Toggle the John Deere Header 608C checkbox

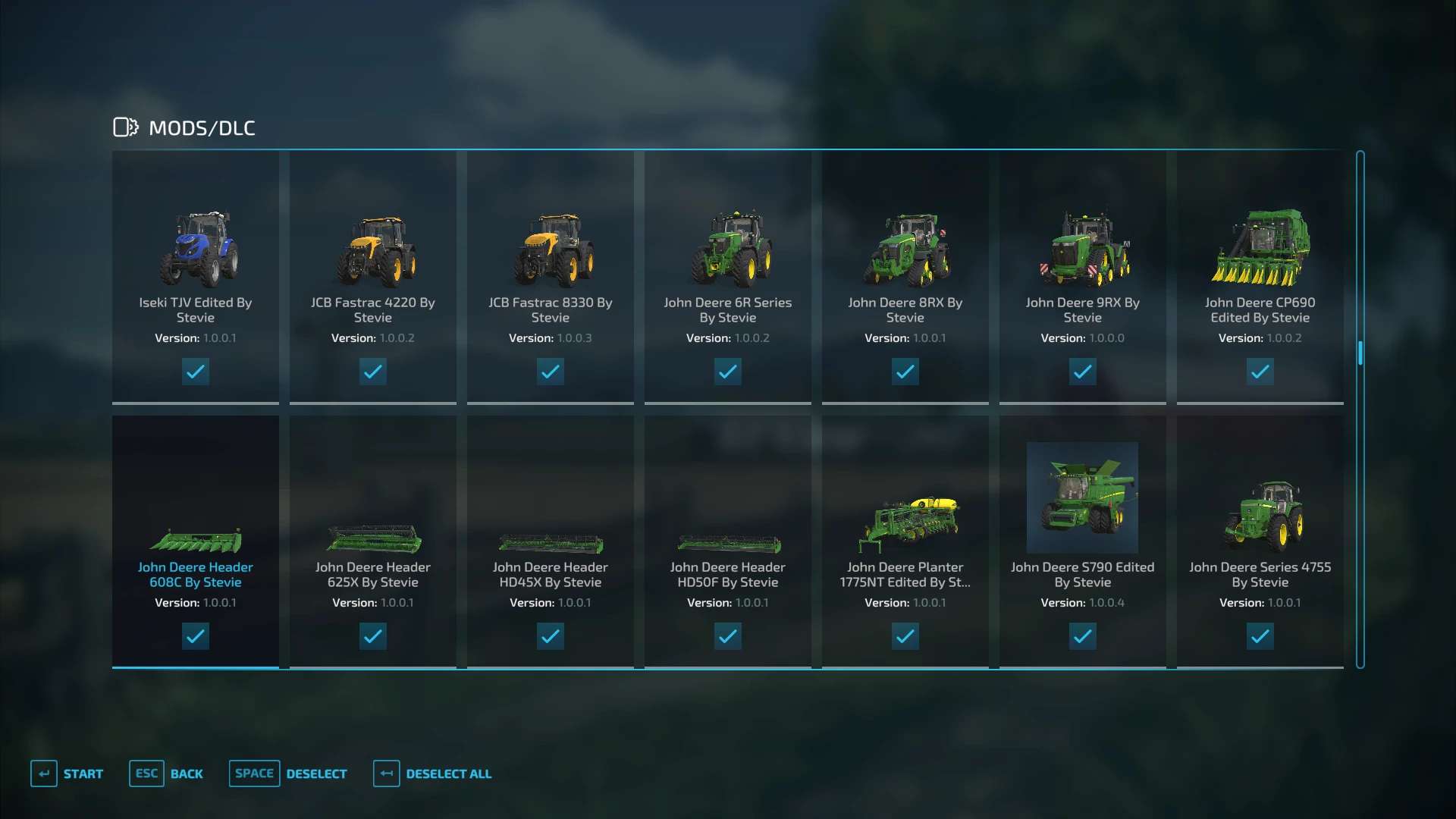pyautogui.click(x=196, y=636)
